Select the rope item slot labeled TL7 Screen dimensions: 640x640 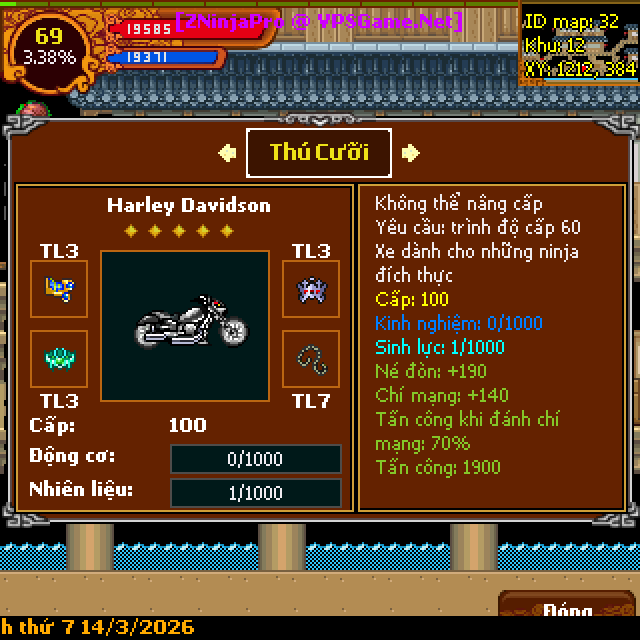tap(310, 358)
